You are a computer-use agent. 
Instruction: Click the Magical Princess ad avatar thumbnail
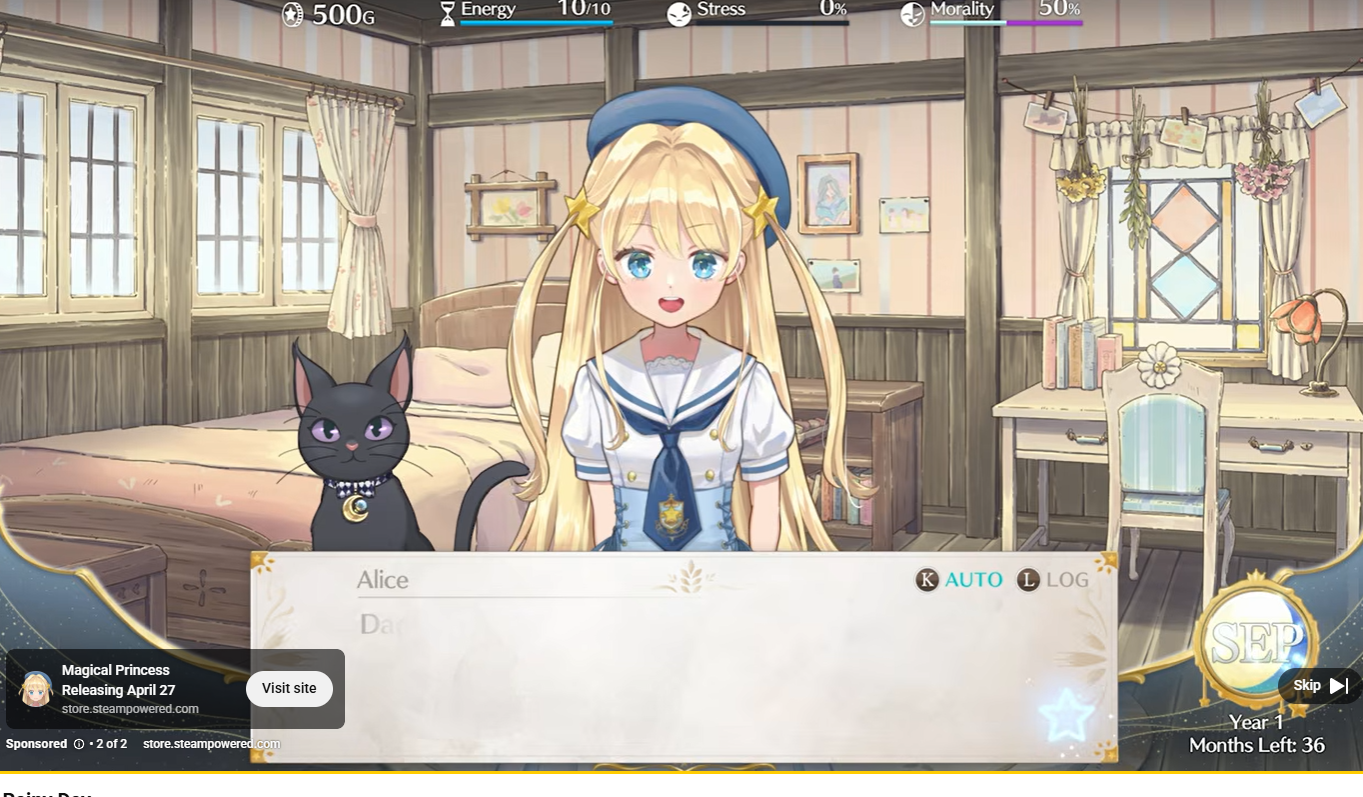pos(36,689)
